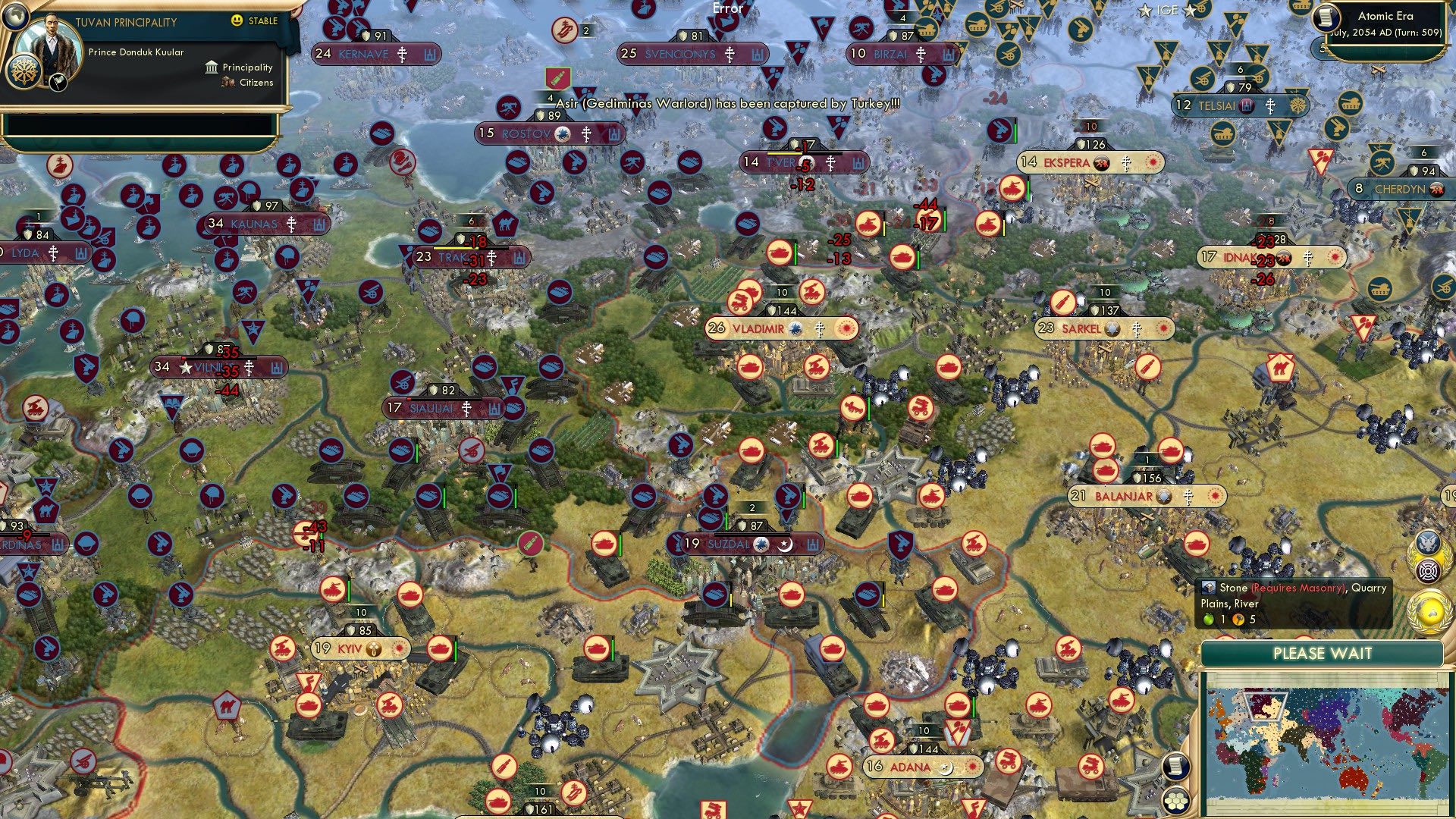Click the Principality government icon

tap(210, 67)
